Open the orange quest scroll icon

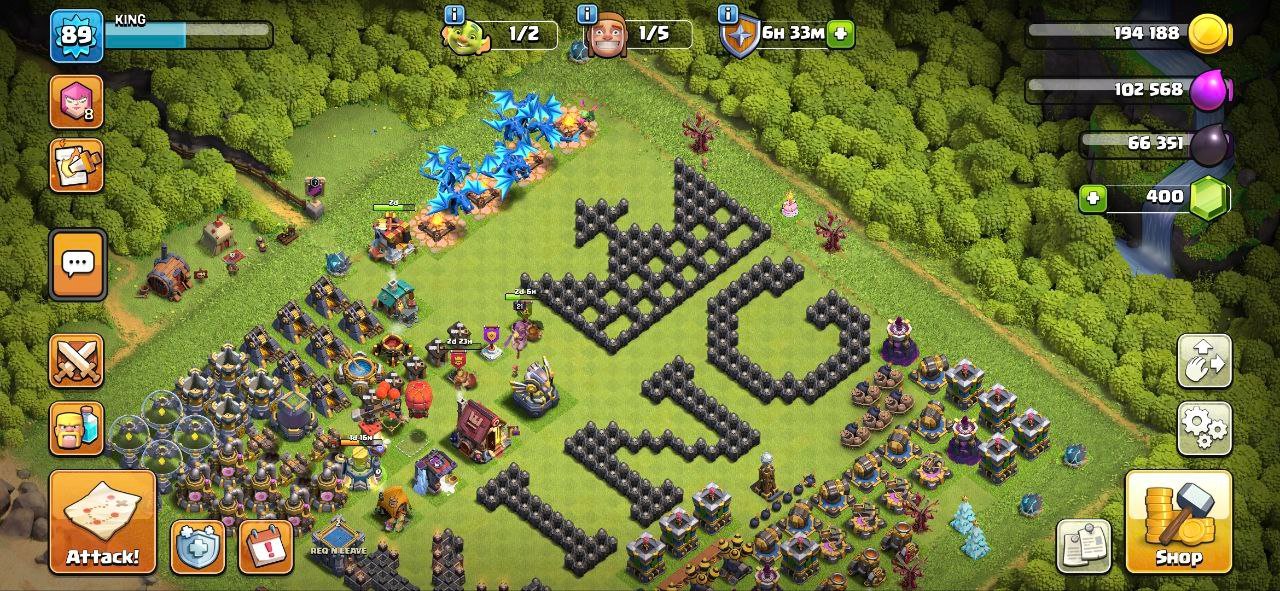76,165
